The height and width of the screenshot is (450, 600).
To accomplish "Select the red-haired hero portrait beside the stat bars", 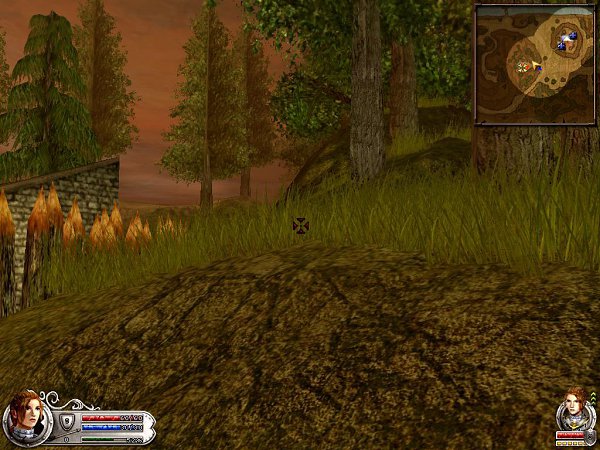I will click(x=24, y=416).
